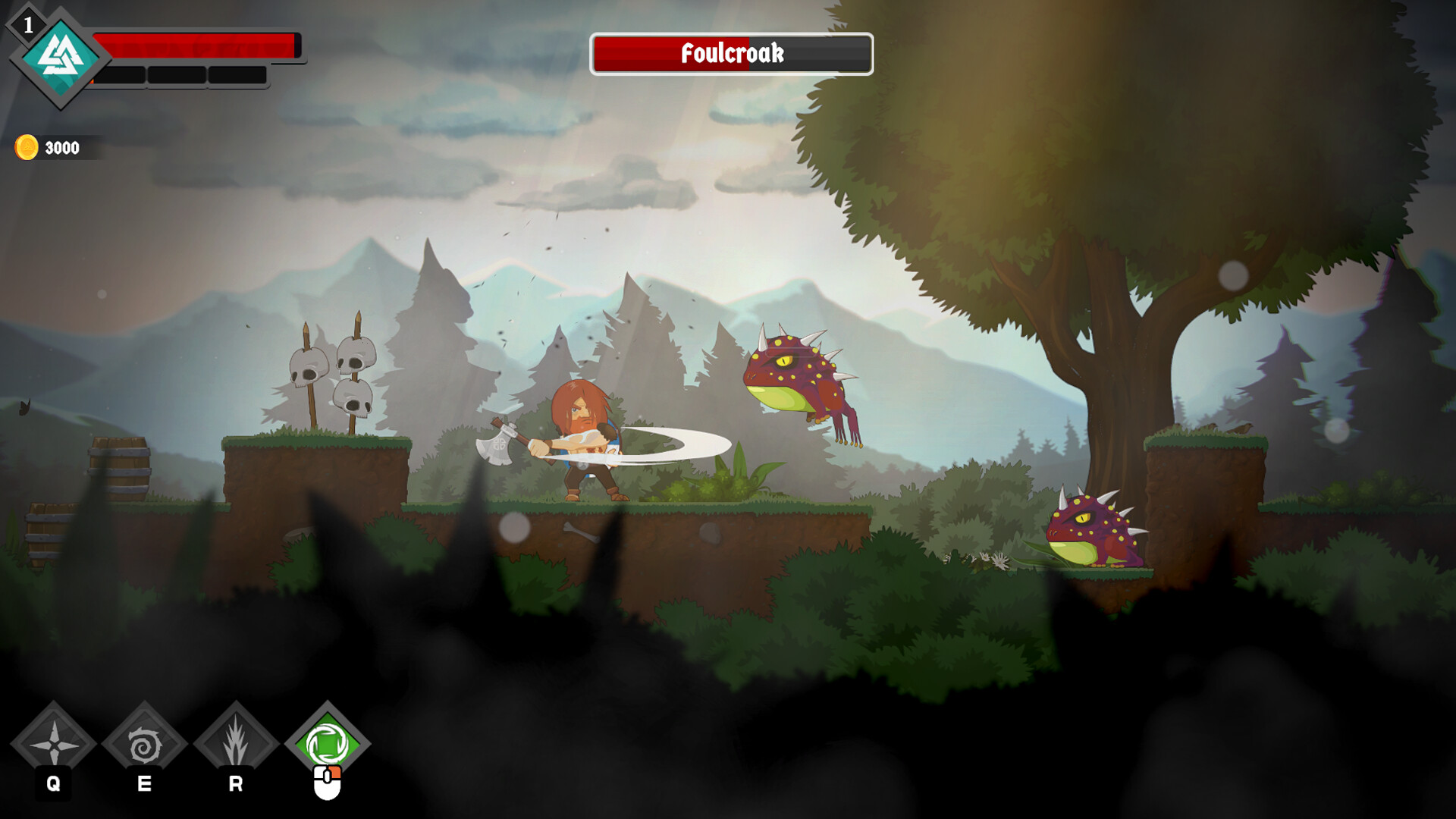Click the Foulcroak boss name banner
The width and height of the screenshot is (1456, 819).
pos(732,54)
